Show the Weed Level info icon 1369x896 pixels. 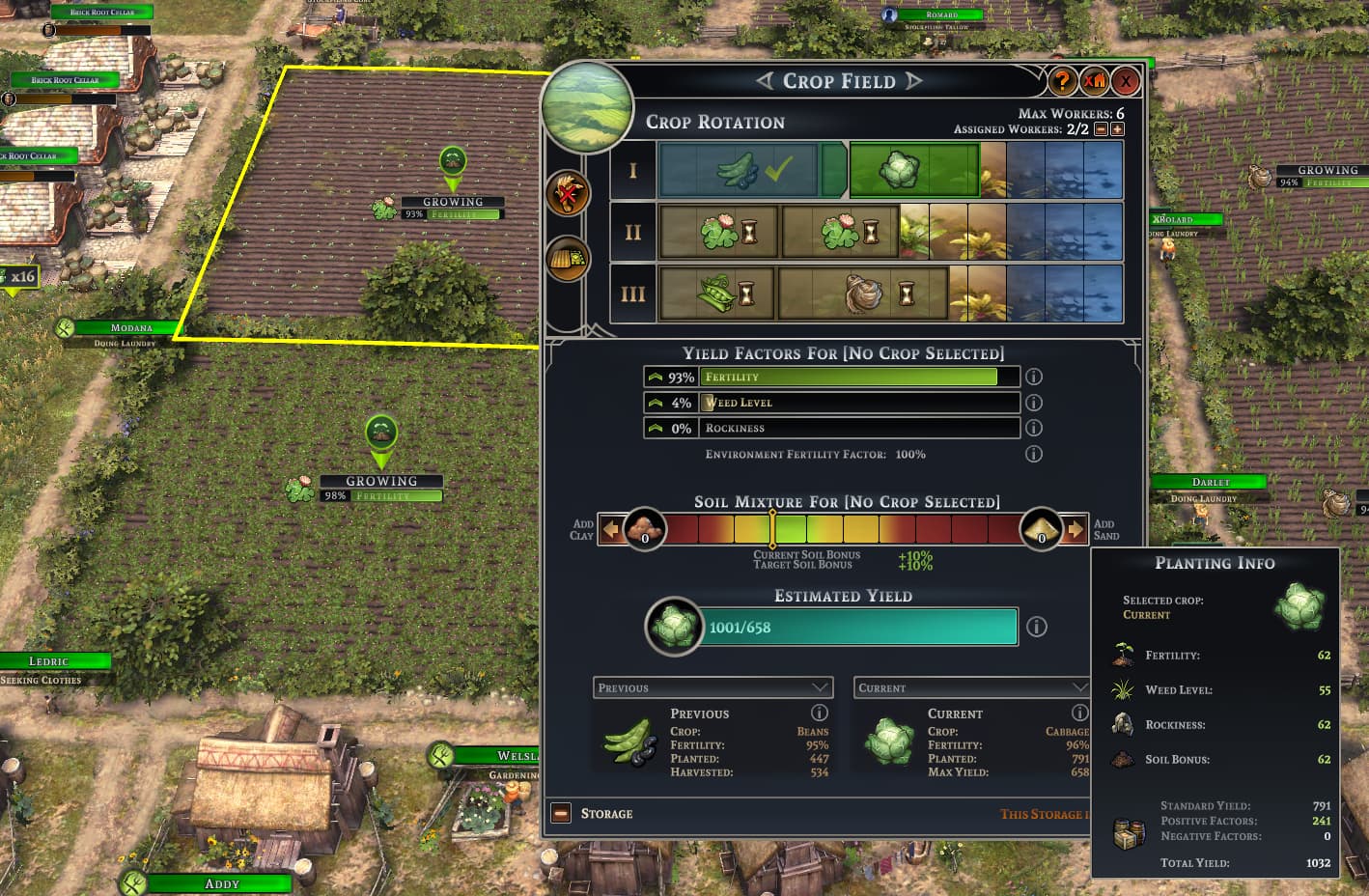coord(1034,403)
